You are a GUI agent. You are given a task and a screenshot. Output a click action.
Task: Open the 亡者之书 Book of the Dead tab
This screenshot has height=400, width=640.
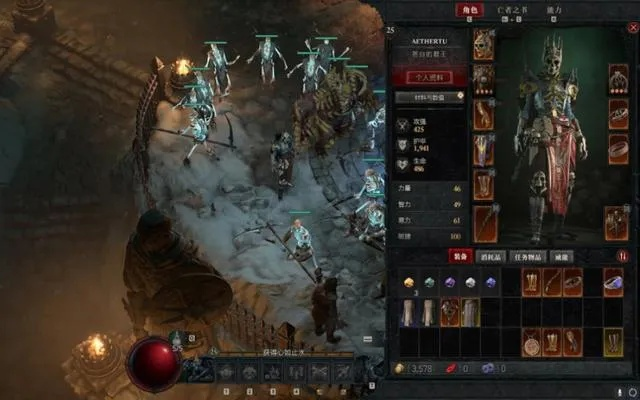click(x=510, y=10)
